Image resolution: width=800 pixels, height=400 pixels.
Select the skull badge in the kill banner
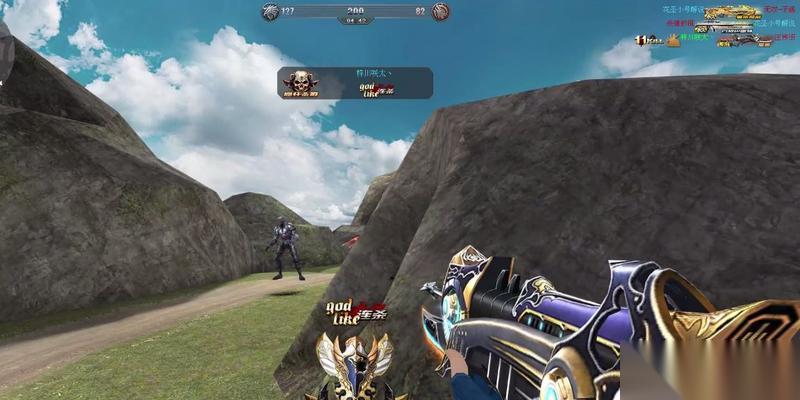point(299,83)
